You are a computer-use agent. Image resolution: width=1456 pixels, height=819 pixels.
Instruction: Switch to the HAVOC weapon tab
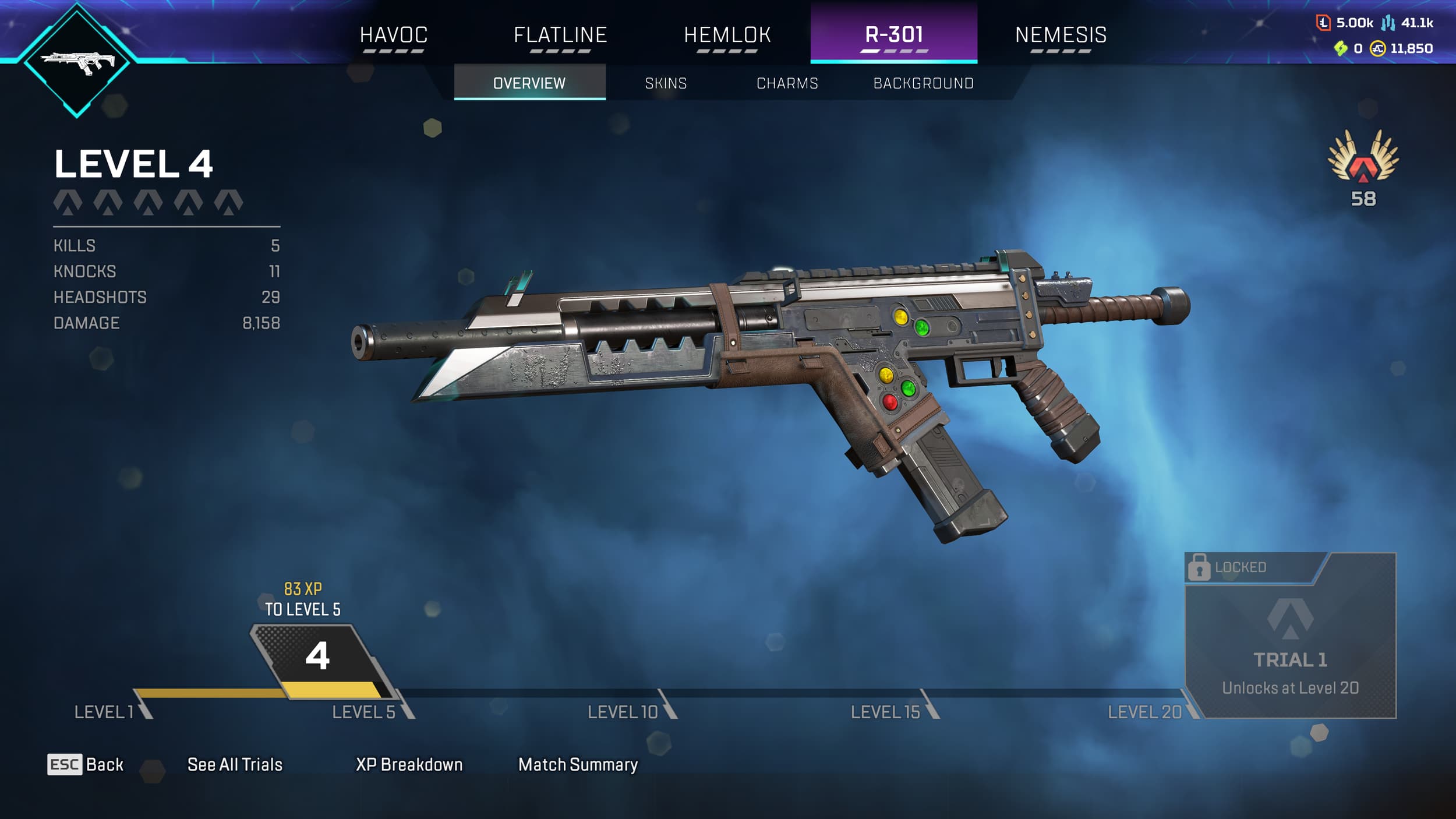point(394,35)
